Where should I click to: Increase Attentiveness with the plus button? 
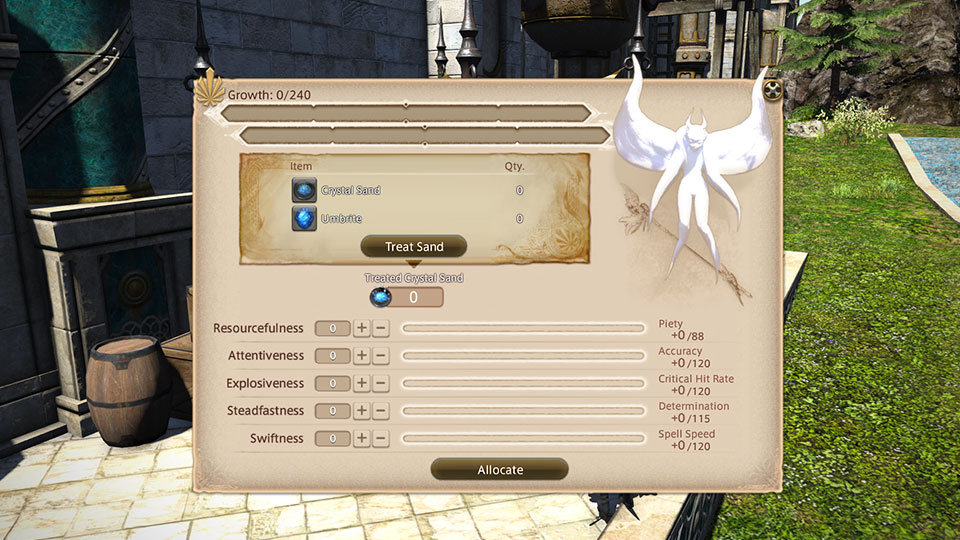pyautogui.click(x=362, y=356)
